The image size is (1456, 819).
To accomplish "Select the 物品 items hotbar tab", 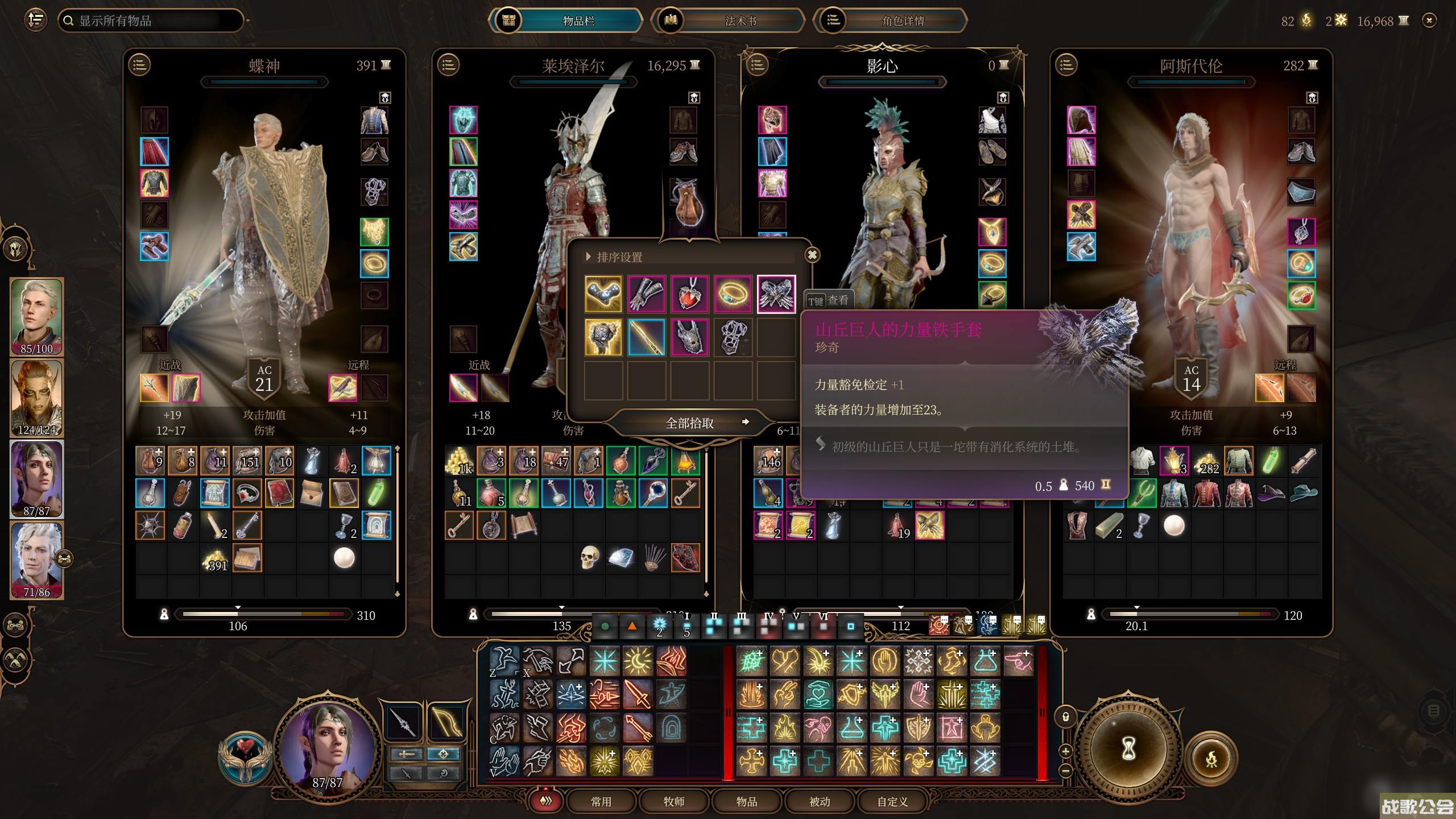I will coord(746,801).
